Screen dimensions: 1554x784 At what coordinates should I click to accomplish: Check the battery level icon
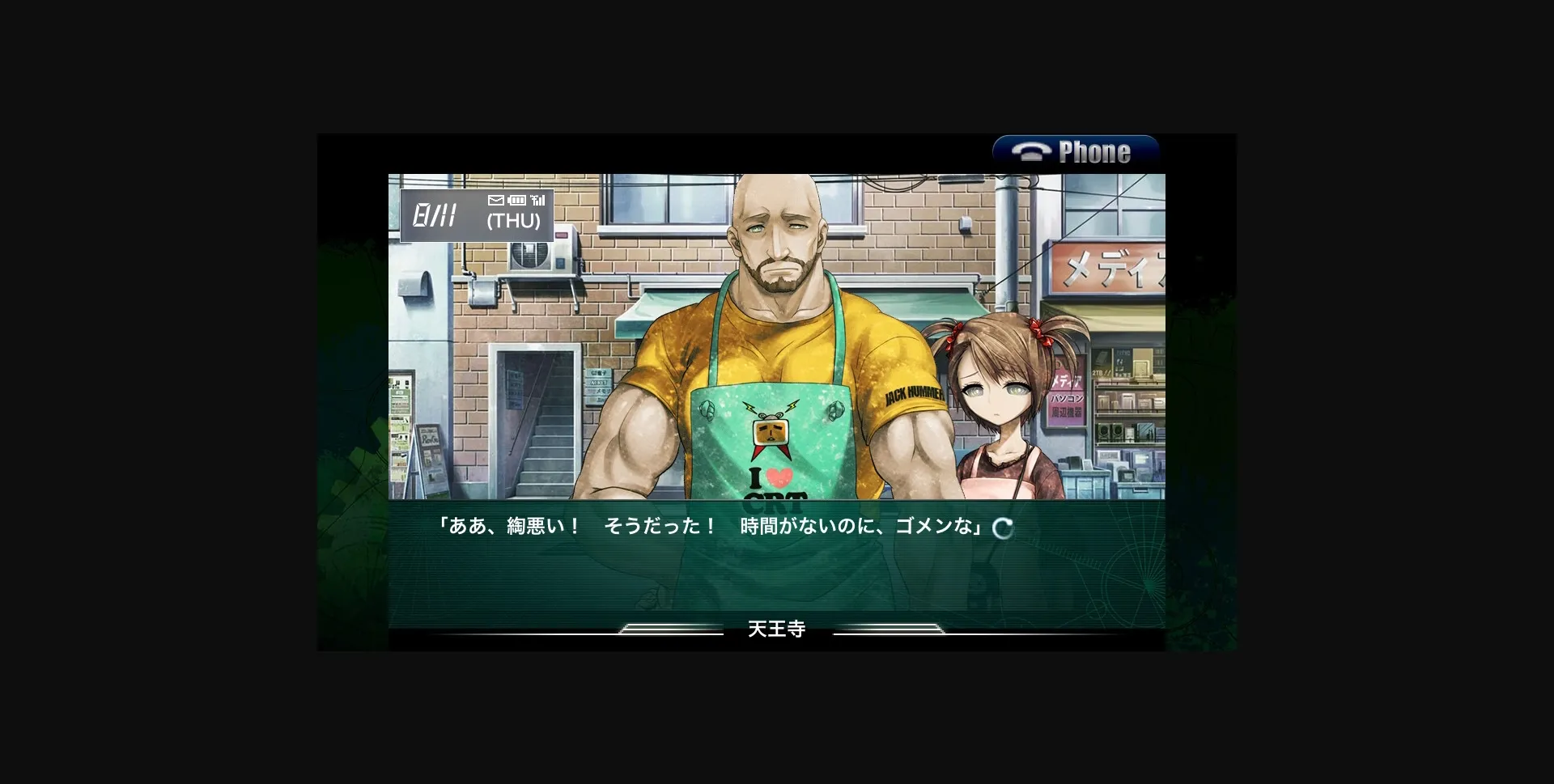(516, 200)
